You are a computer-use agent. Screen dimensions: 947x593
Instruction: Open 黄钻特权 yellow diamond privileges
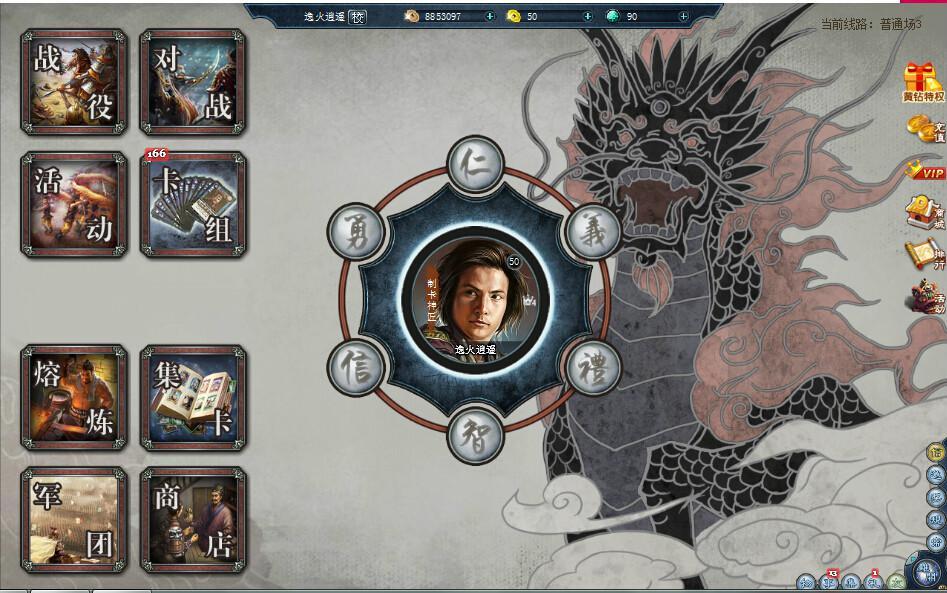923,82
